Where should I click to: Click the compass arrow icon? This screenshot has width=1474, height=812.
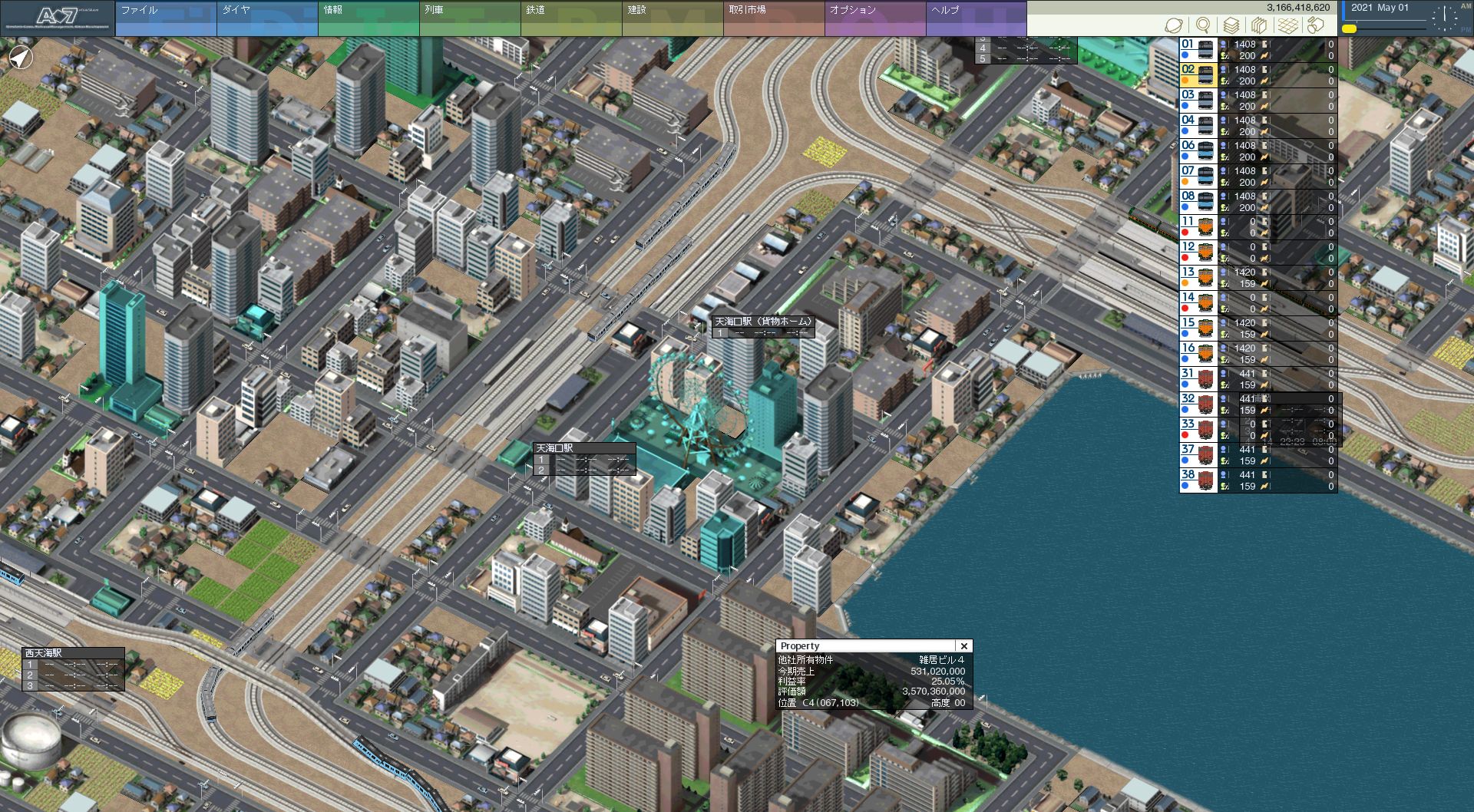point(21,57)
